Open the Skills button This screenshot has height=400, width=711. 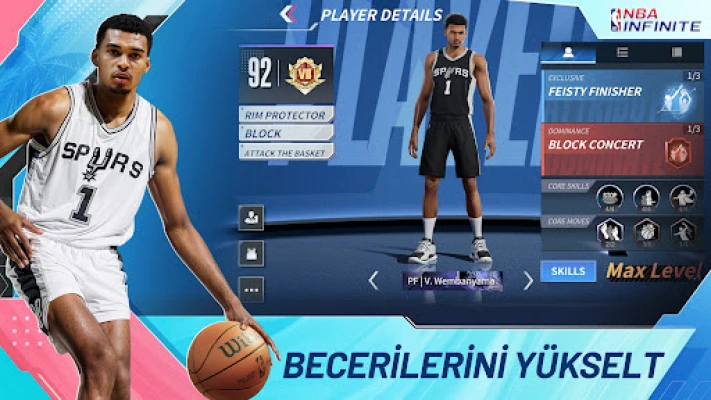[x=567, y=270]
